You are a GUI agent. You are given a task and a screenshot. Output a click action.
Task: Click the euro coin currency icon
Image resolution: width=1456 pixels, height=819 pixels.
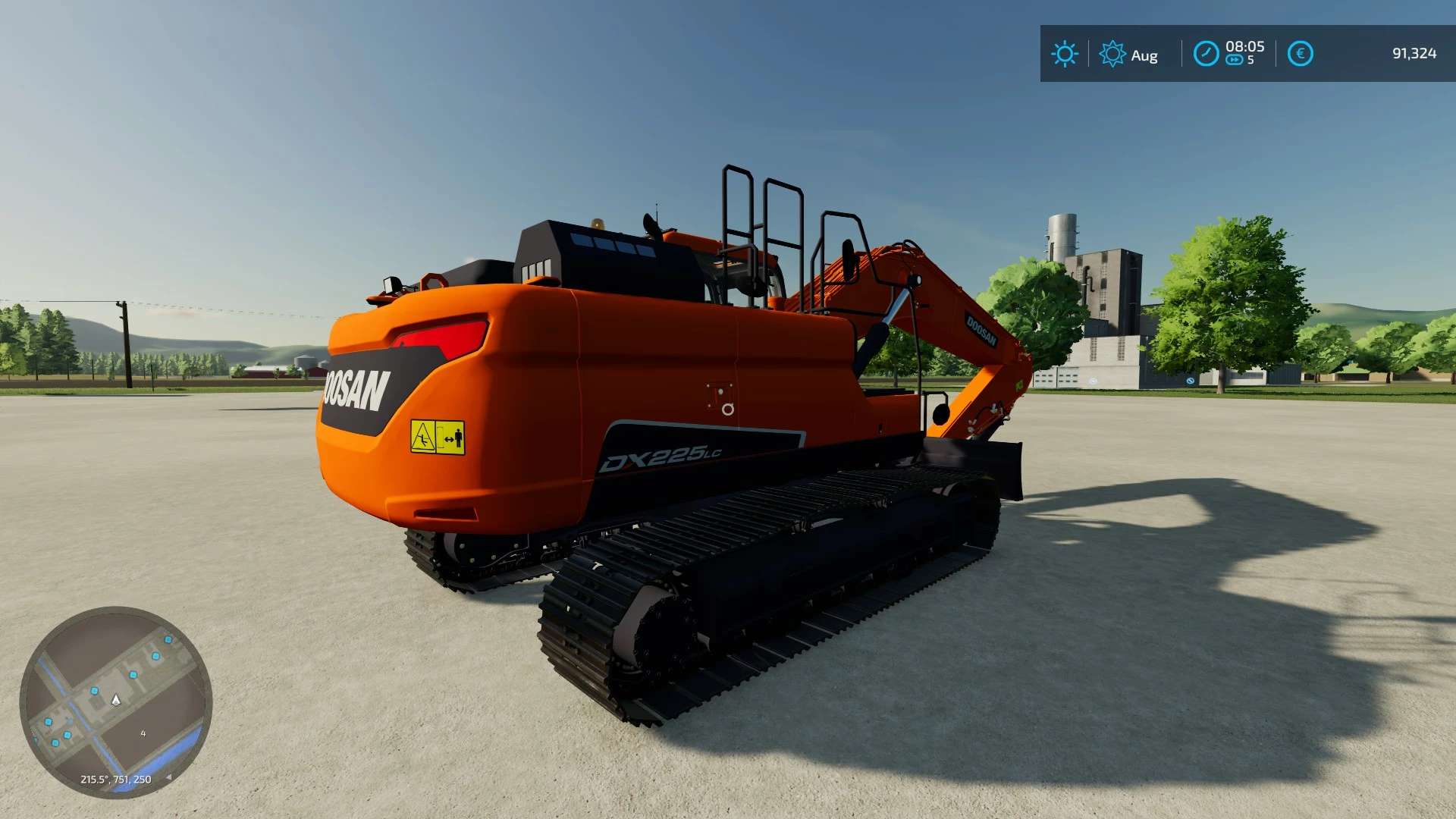coord(1300,53)
